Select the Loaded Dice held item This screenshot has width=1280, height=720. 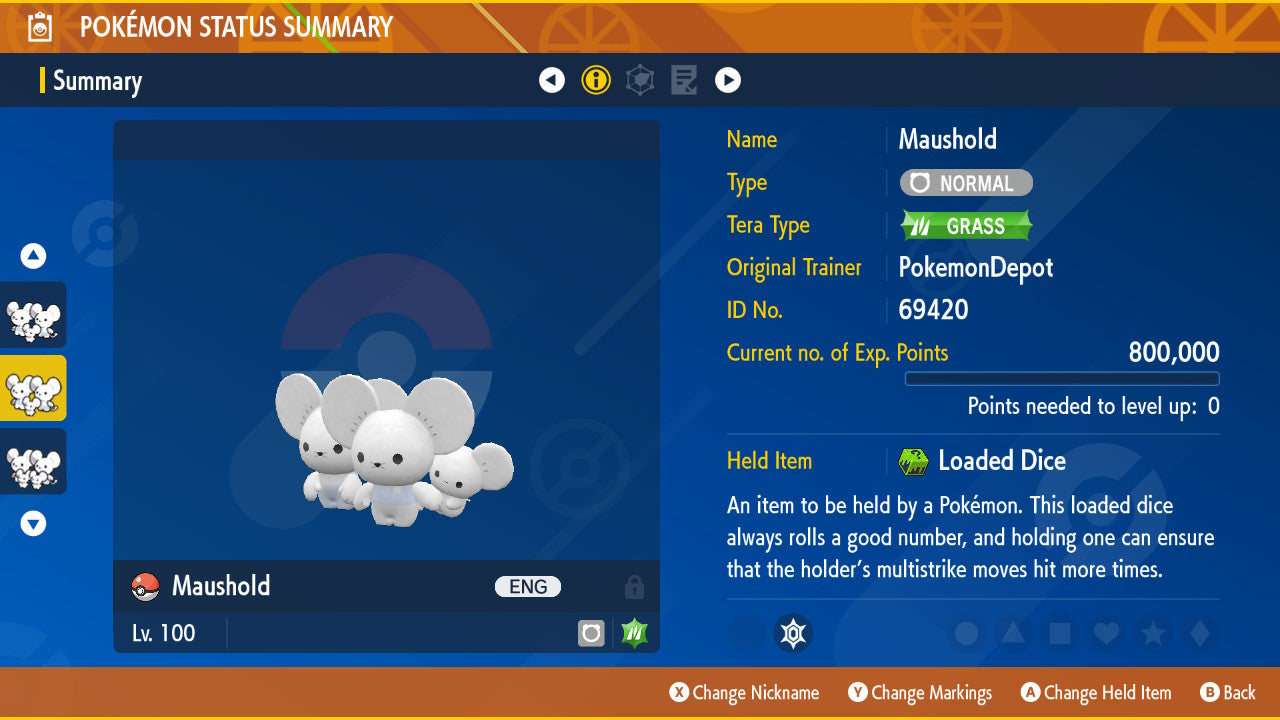pos(1001,461)
